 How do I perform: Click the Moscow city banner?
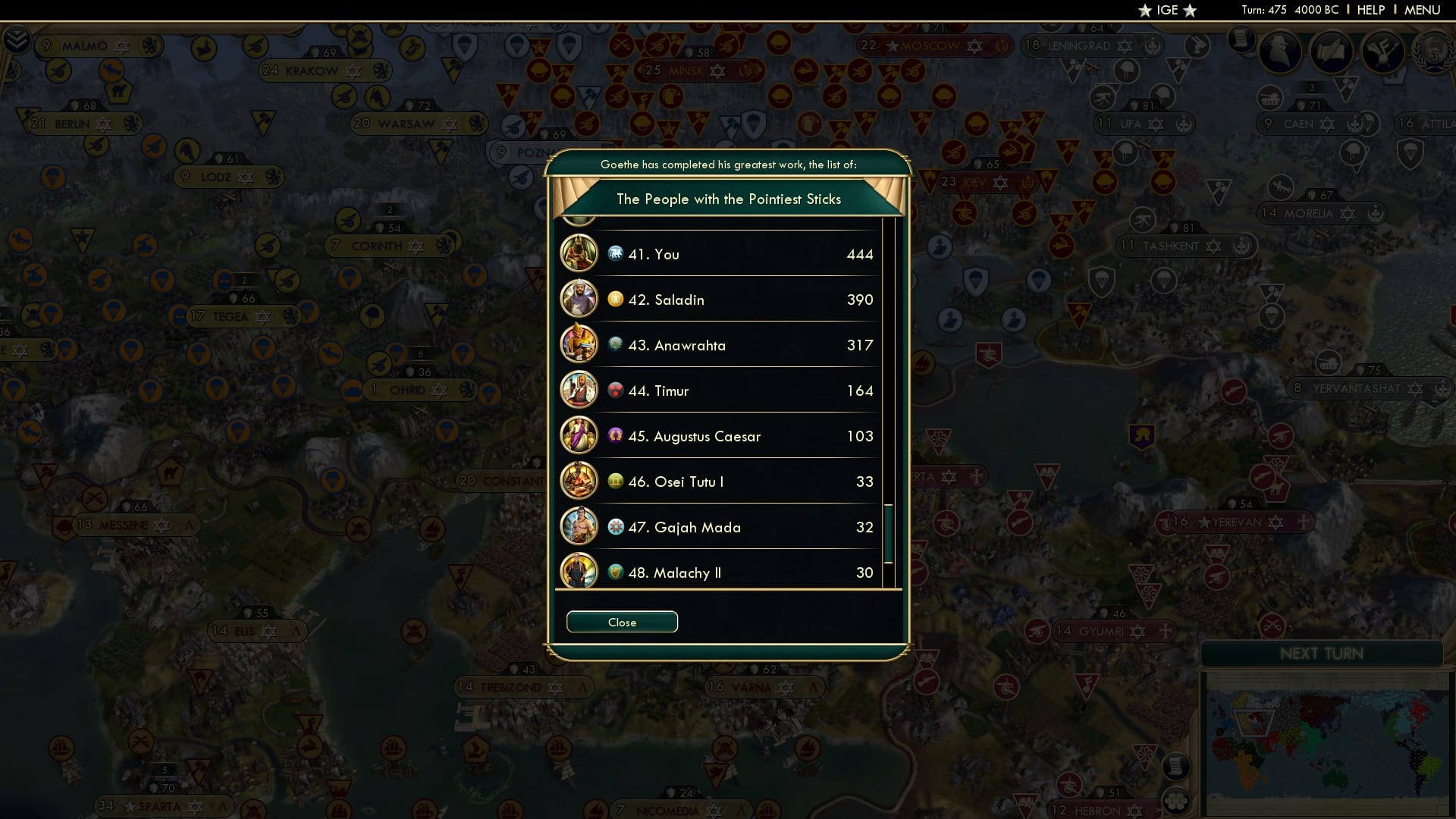(x=934, y=45)
